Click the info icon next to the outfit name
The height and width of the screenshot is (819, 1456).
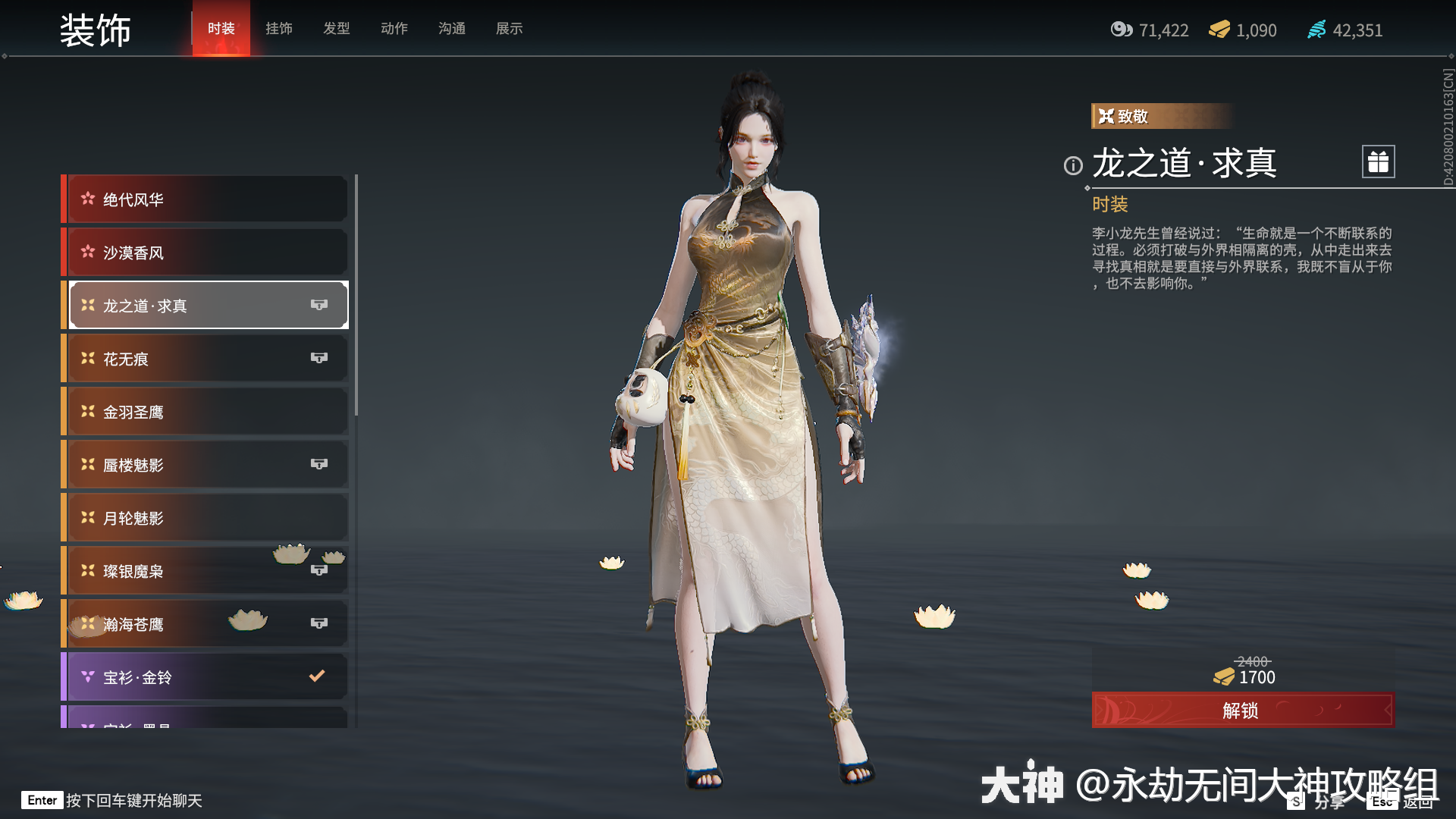[1072, 167]
